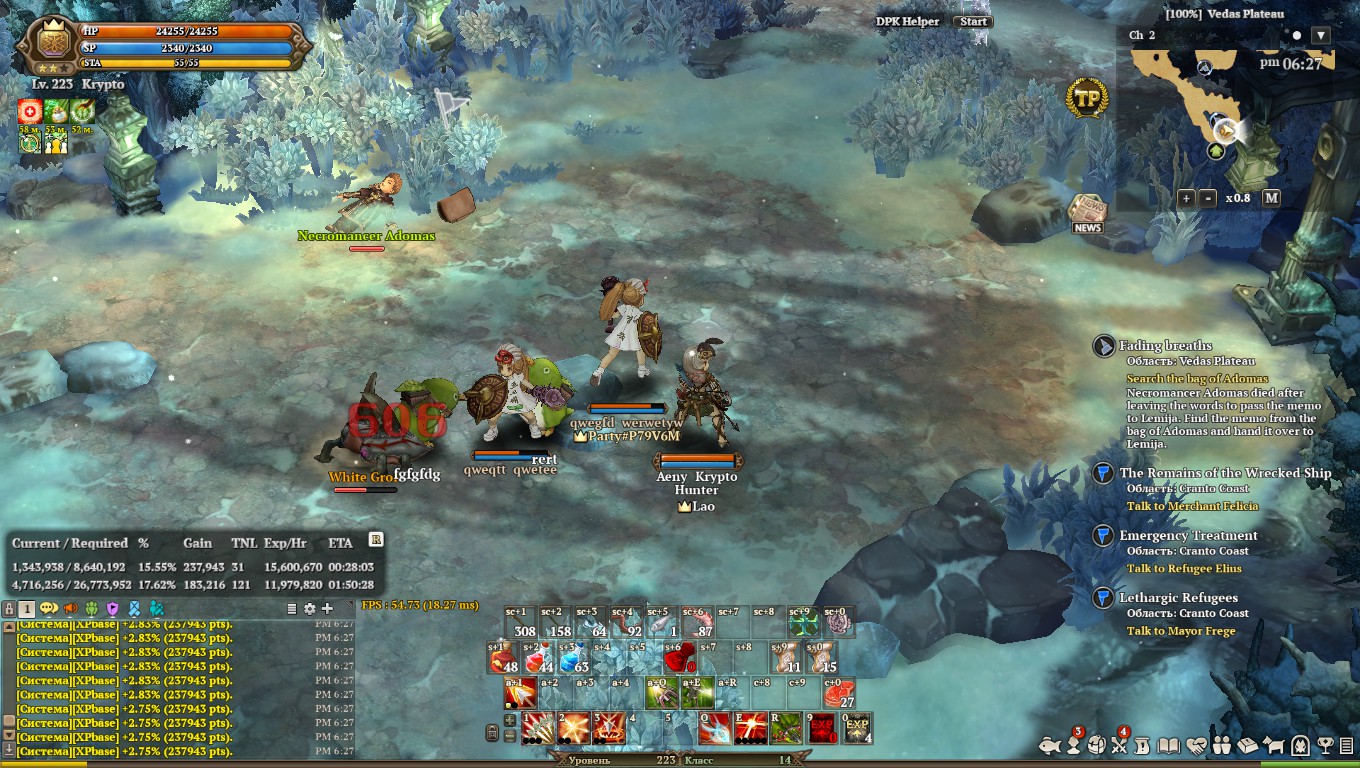Zoom out the minimap with the minus button
Screen dimensions: 1360x768
1208,198
